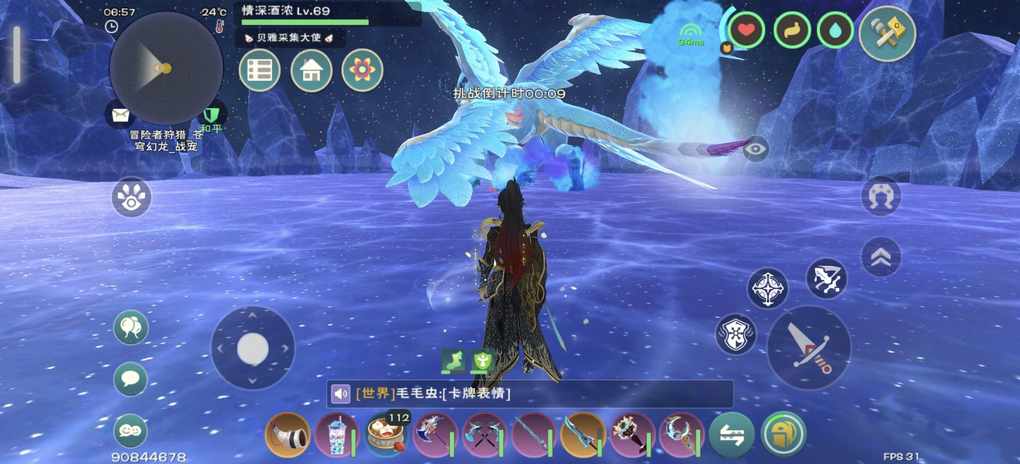Open the flower icon button
This screenshot has width=1020, height=464.
(362, 71)
